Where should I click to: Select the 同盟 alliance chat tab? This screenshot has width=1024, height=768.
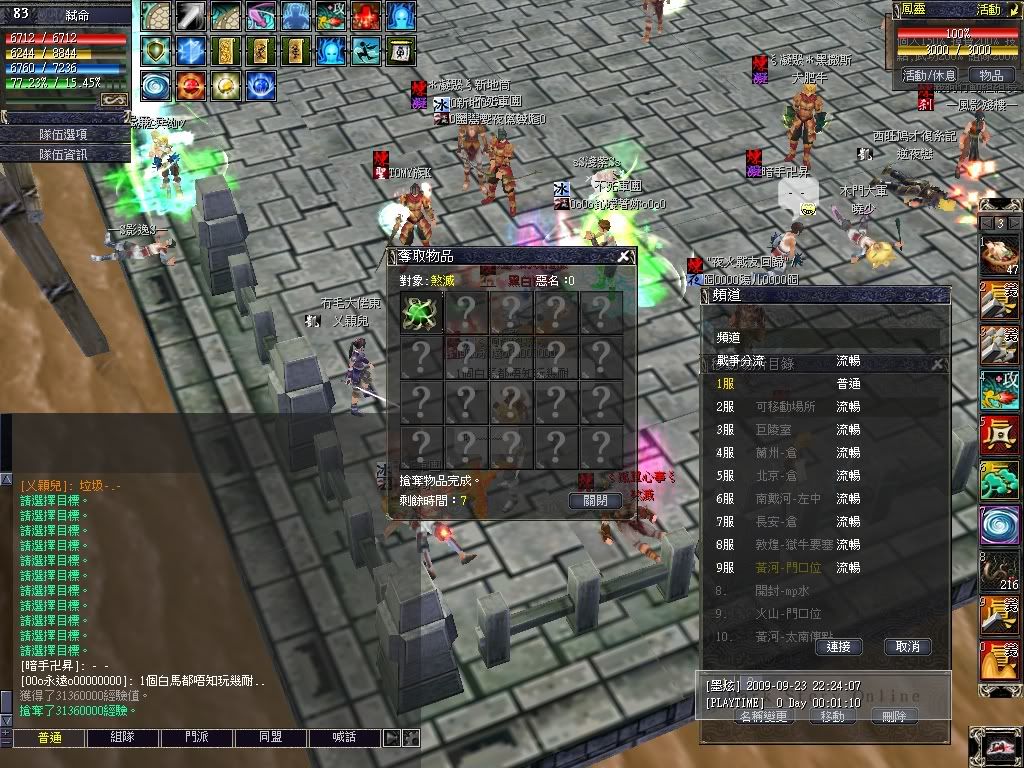[271, 738]
